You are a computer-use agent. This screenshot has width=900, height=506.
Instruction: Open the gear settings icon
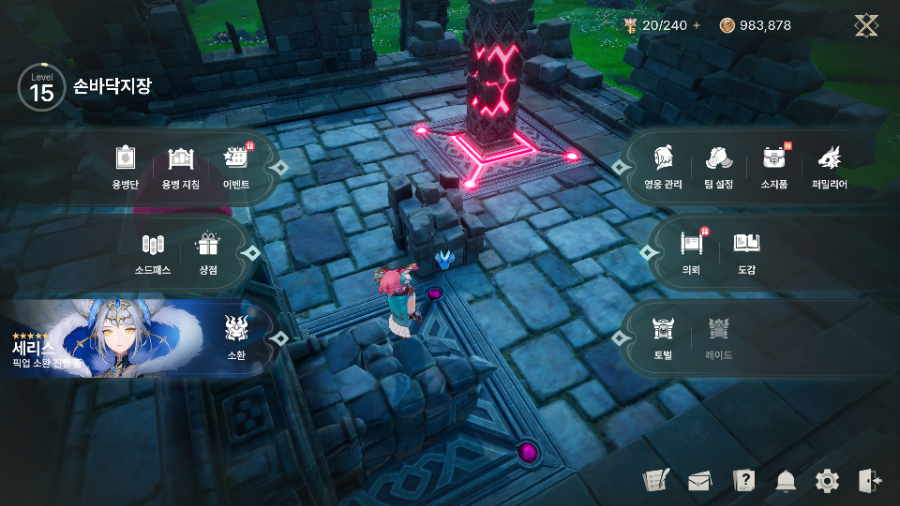click(827, 481)
